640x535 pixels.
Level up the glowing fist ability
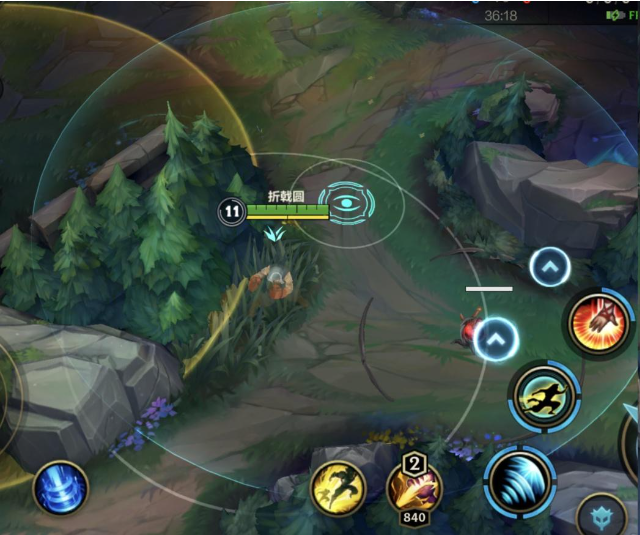click(550, 266)
